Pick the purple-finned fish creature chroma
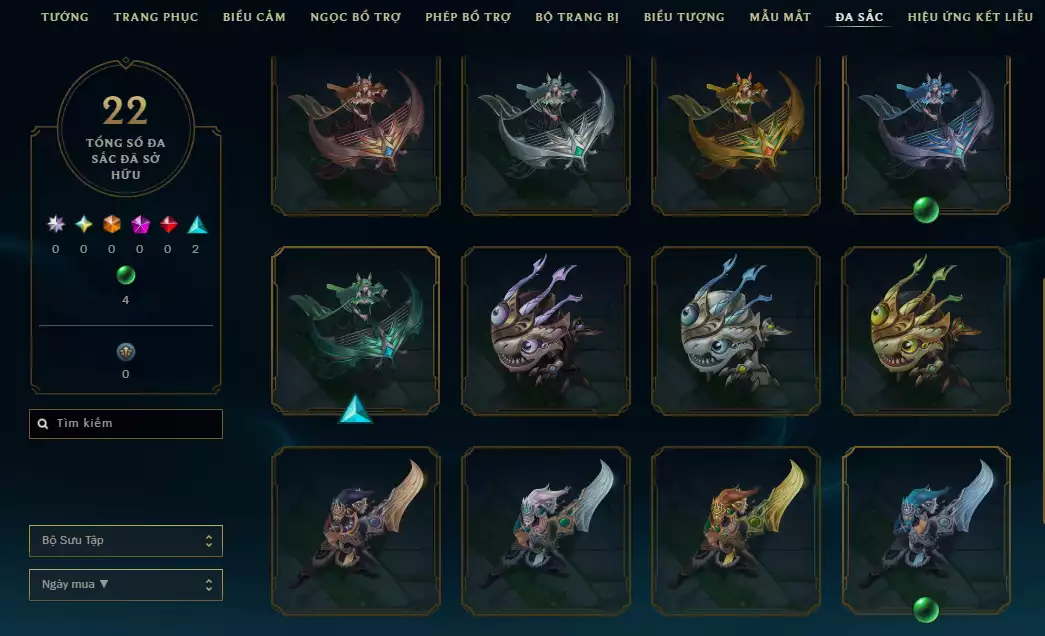This screenshot has width=1045, height=636. coord(545,330)
